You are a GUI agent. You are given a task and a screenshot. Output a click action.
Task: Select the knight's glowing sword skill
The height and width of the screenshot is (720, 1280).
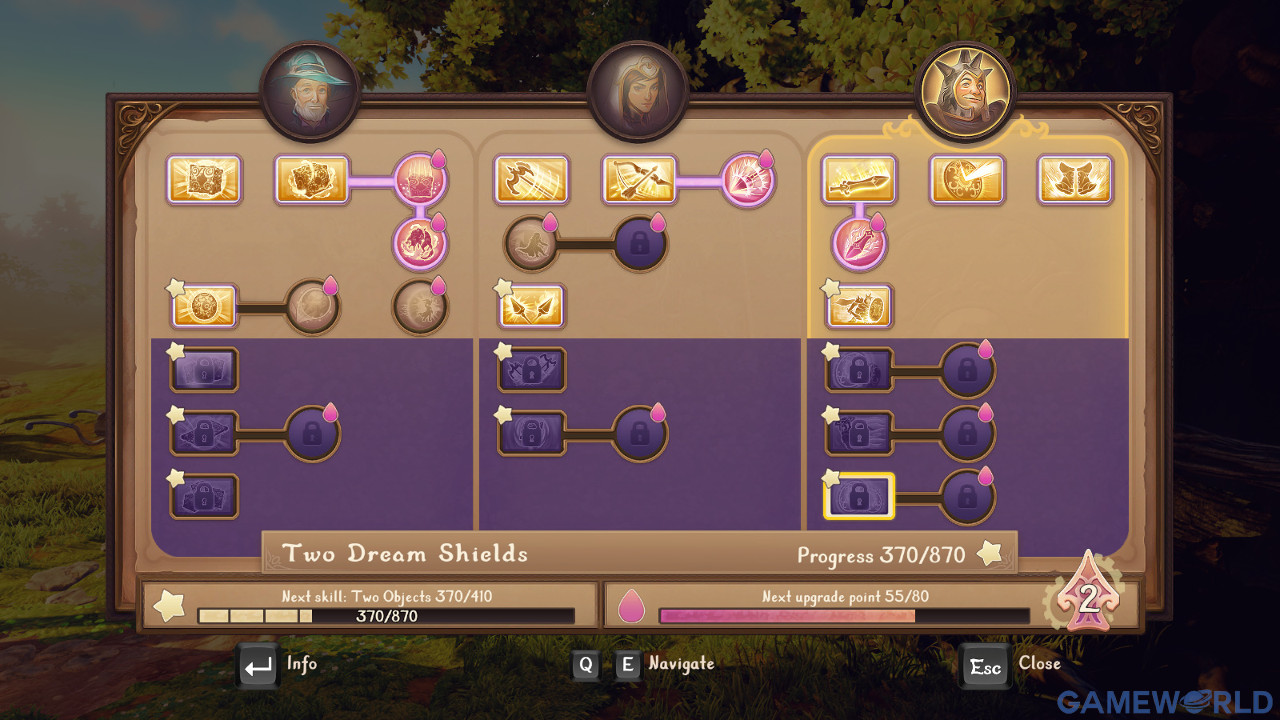859,180
